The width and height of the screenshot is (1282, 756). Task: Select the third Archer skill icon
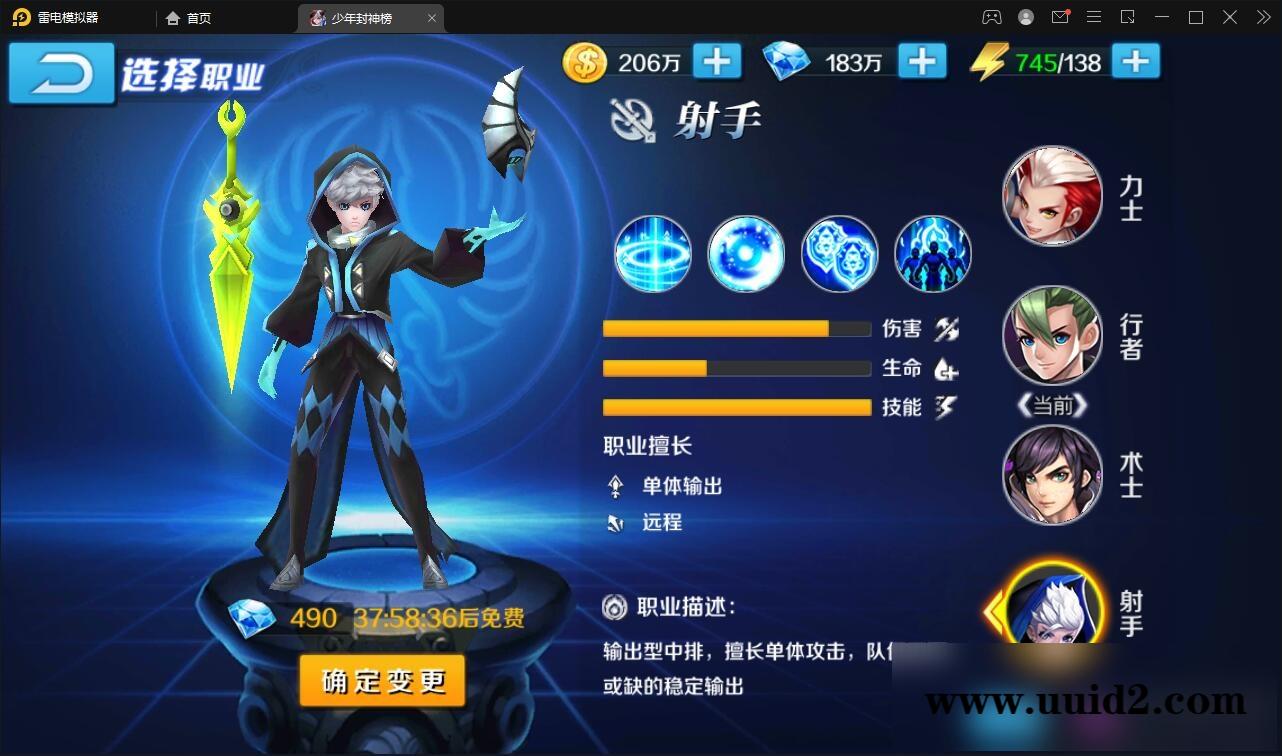click(x=839, y=253)
